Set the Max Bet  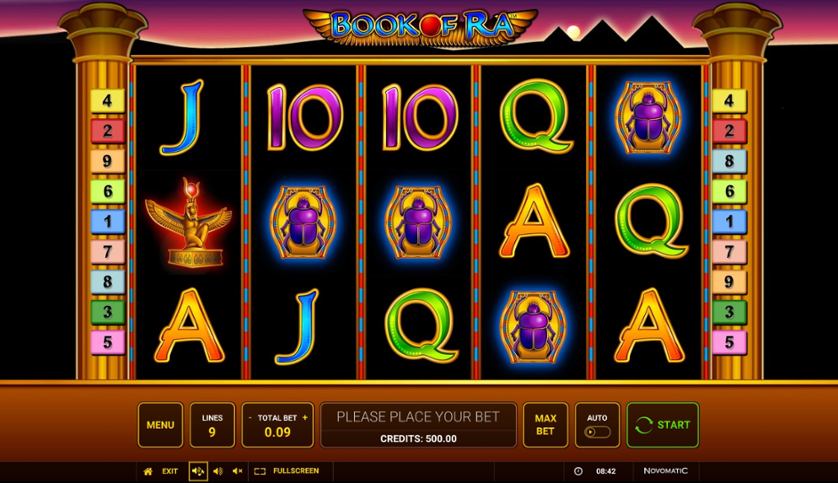click(545, 425)
